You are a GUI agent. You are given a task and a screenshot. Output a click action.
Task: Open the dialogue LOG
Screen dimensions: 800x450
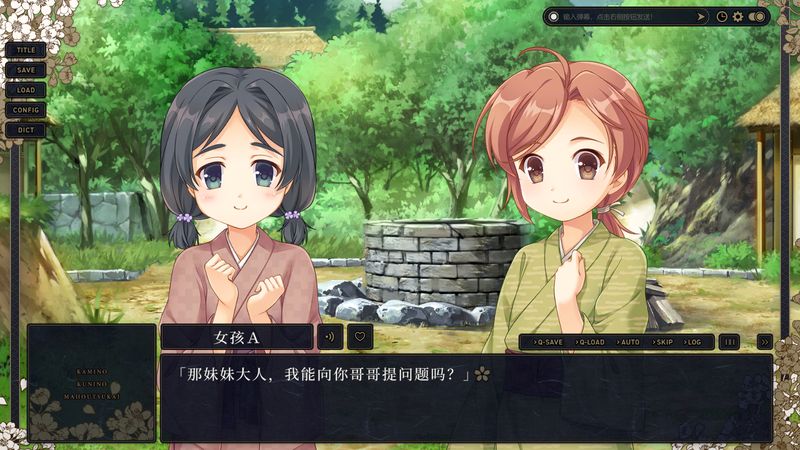pos(693,342)
